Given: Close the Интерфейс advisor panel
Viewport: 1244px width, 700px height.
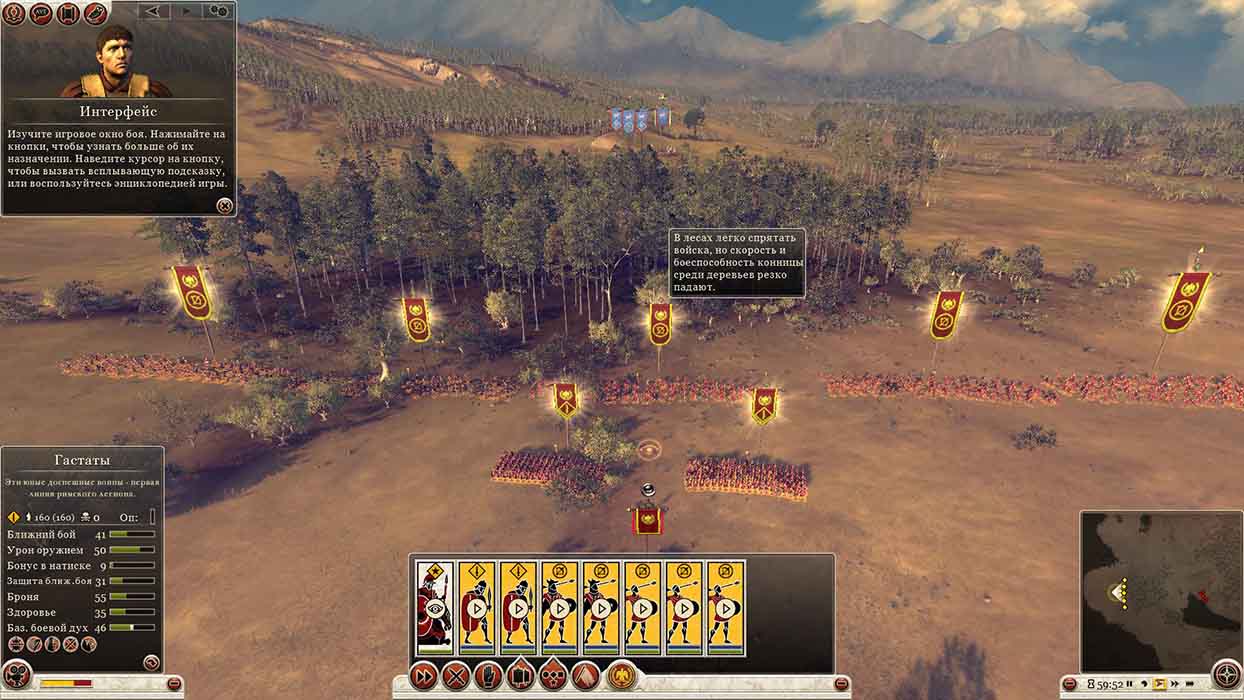Looking at the screenshot, I should 224,205.
